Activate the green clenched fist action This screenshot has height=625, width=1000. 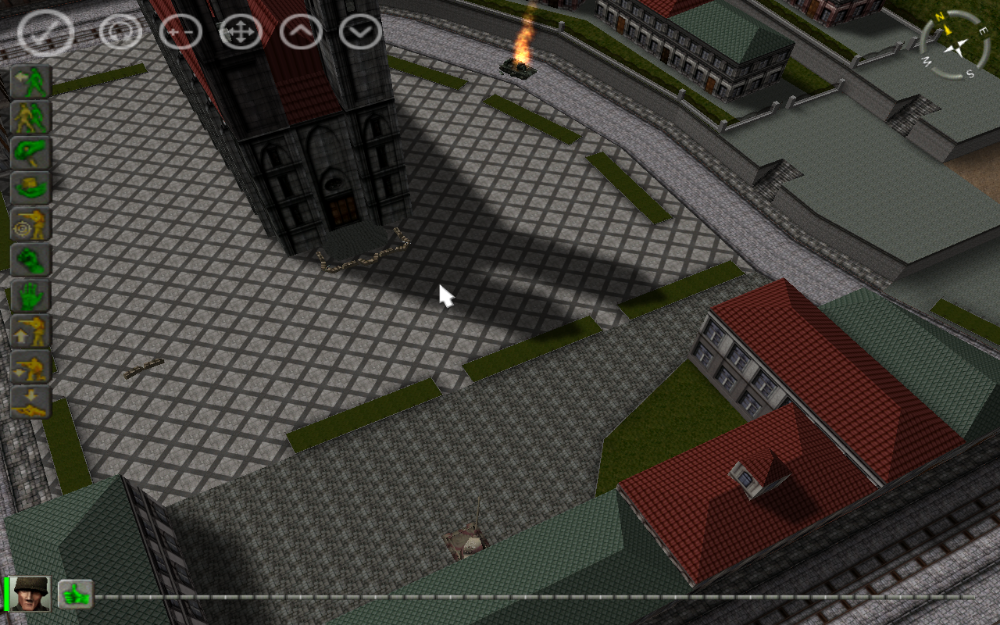[31, 260]
